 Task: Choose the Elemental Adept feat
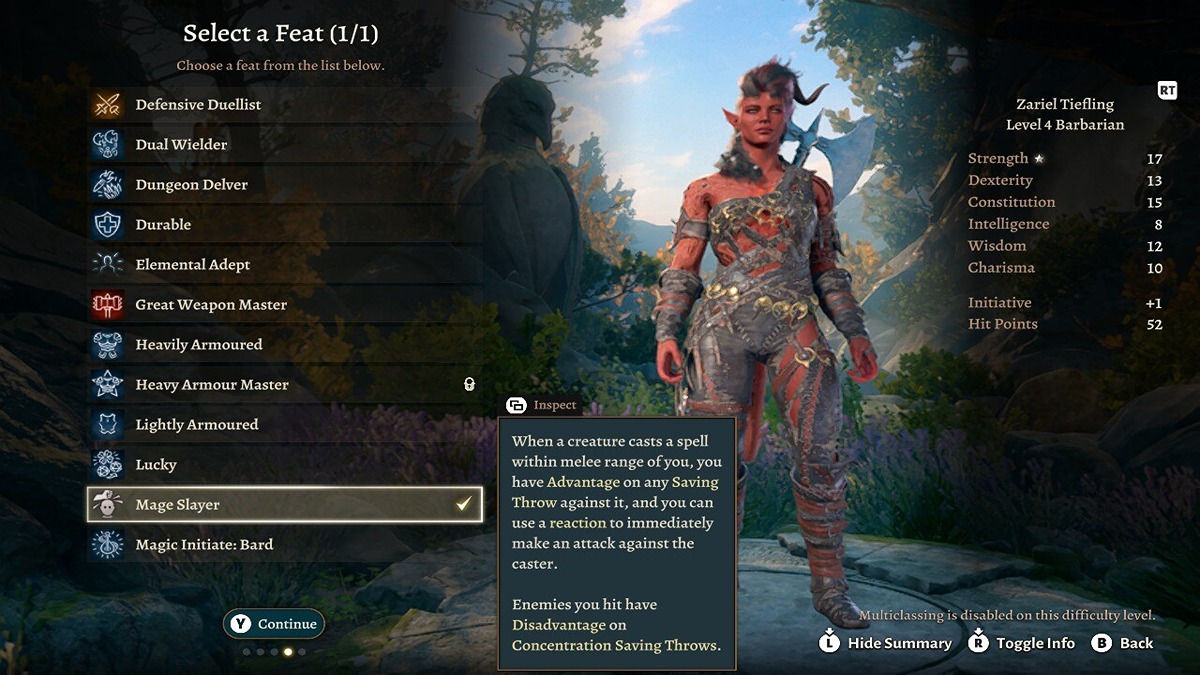[x=192, y=265]
